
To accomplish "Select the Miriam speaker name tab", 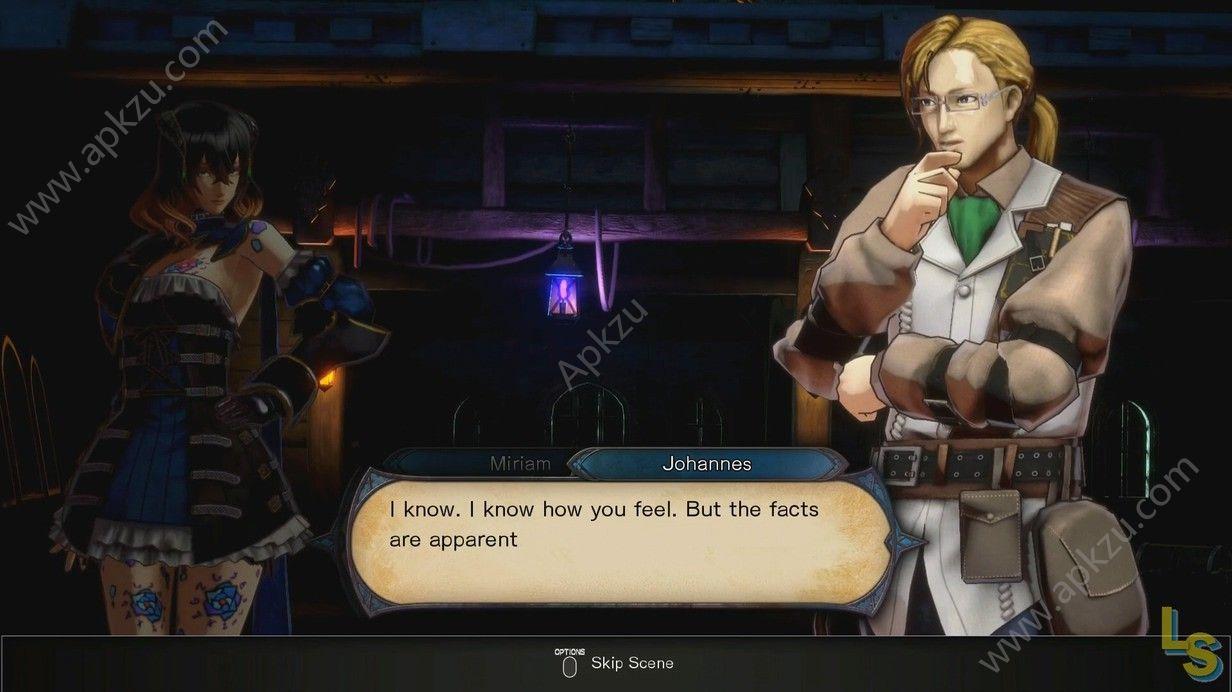I will point(519,464).
